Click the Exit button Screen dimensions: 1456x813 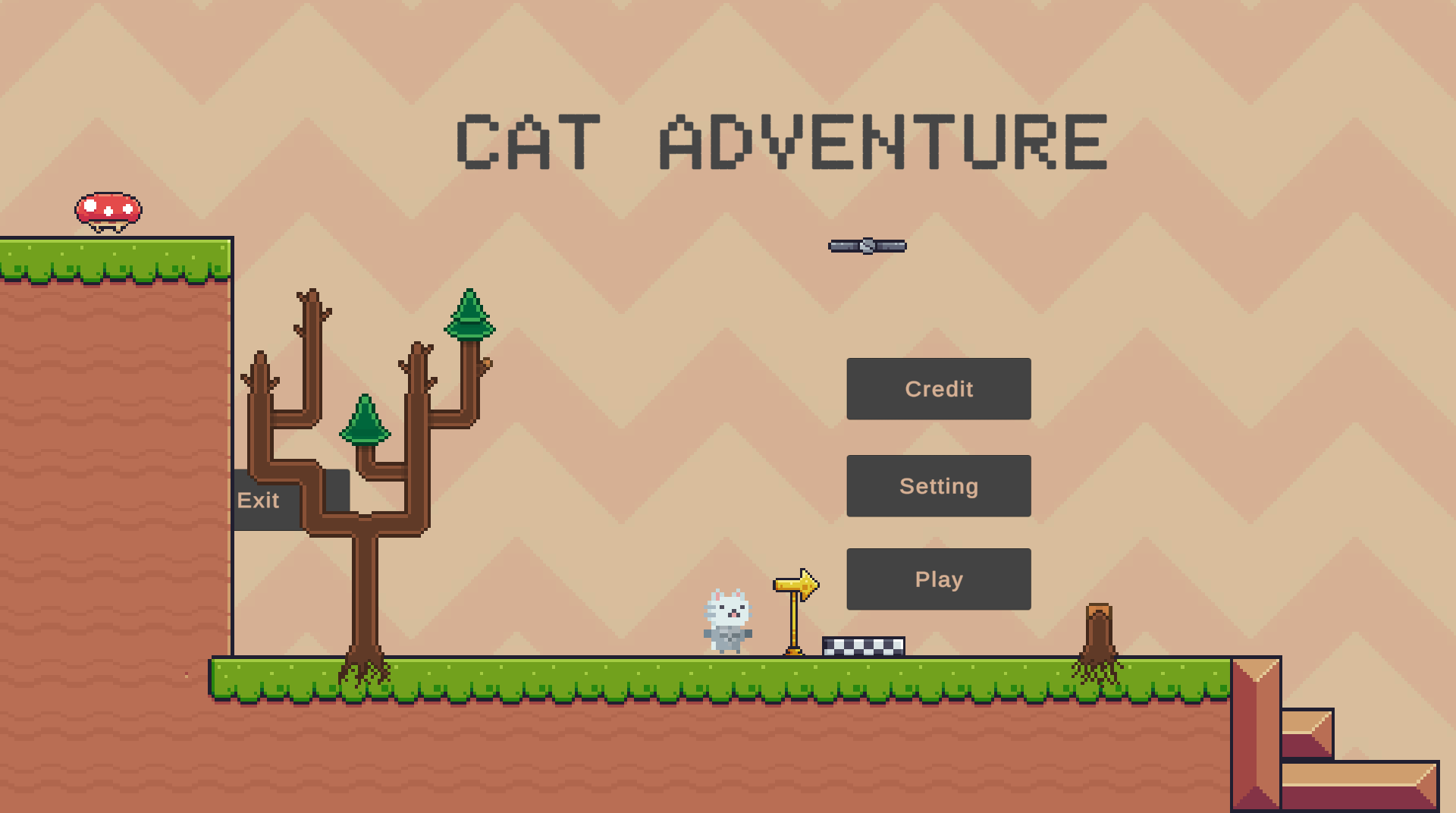click(259, 500)
